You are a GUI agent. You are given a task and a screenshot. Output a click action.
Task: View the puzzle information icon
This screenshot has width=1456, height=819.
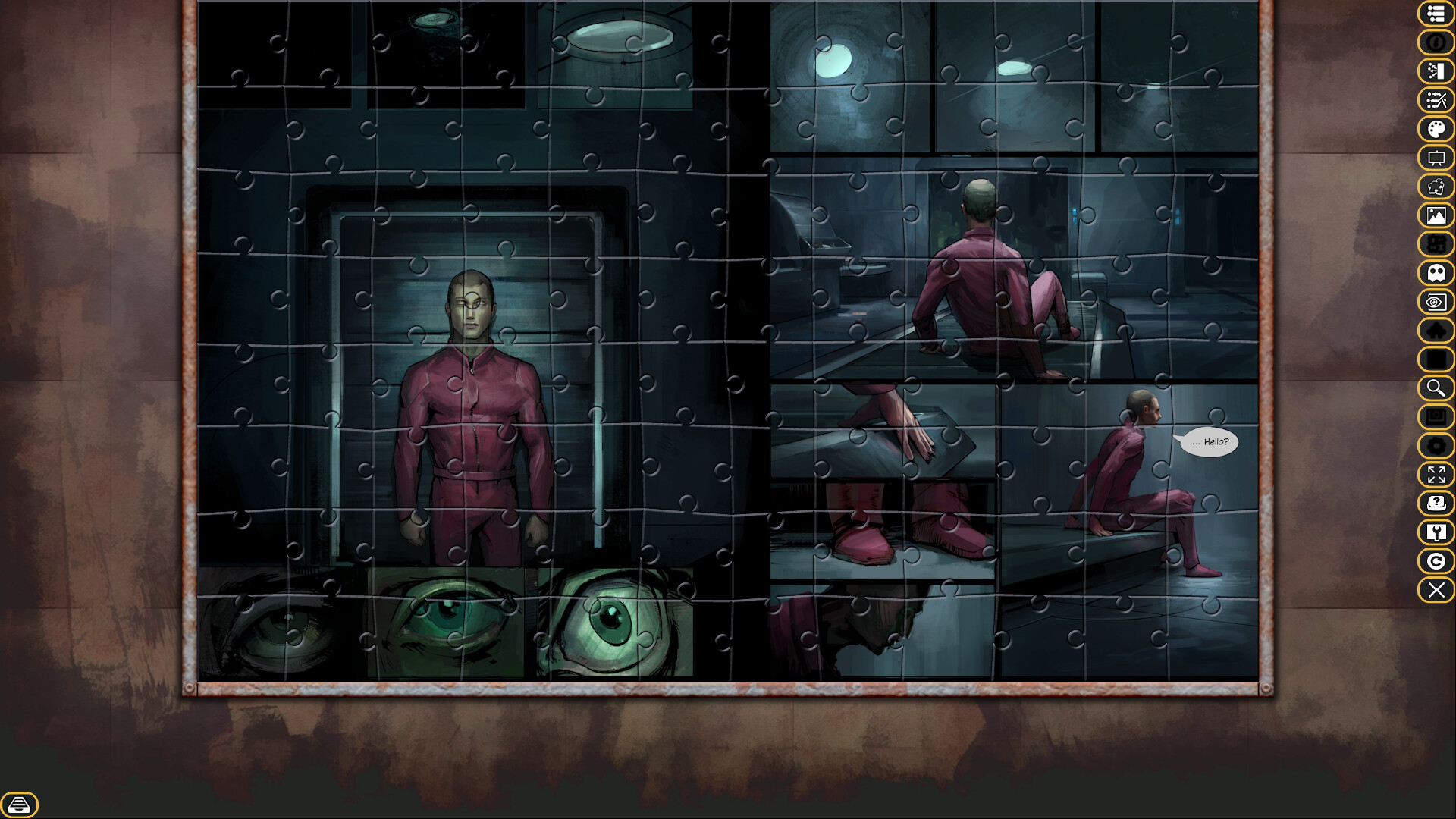click(1436, 43)
